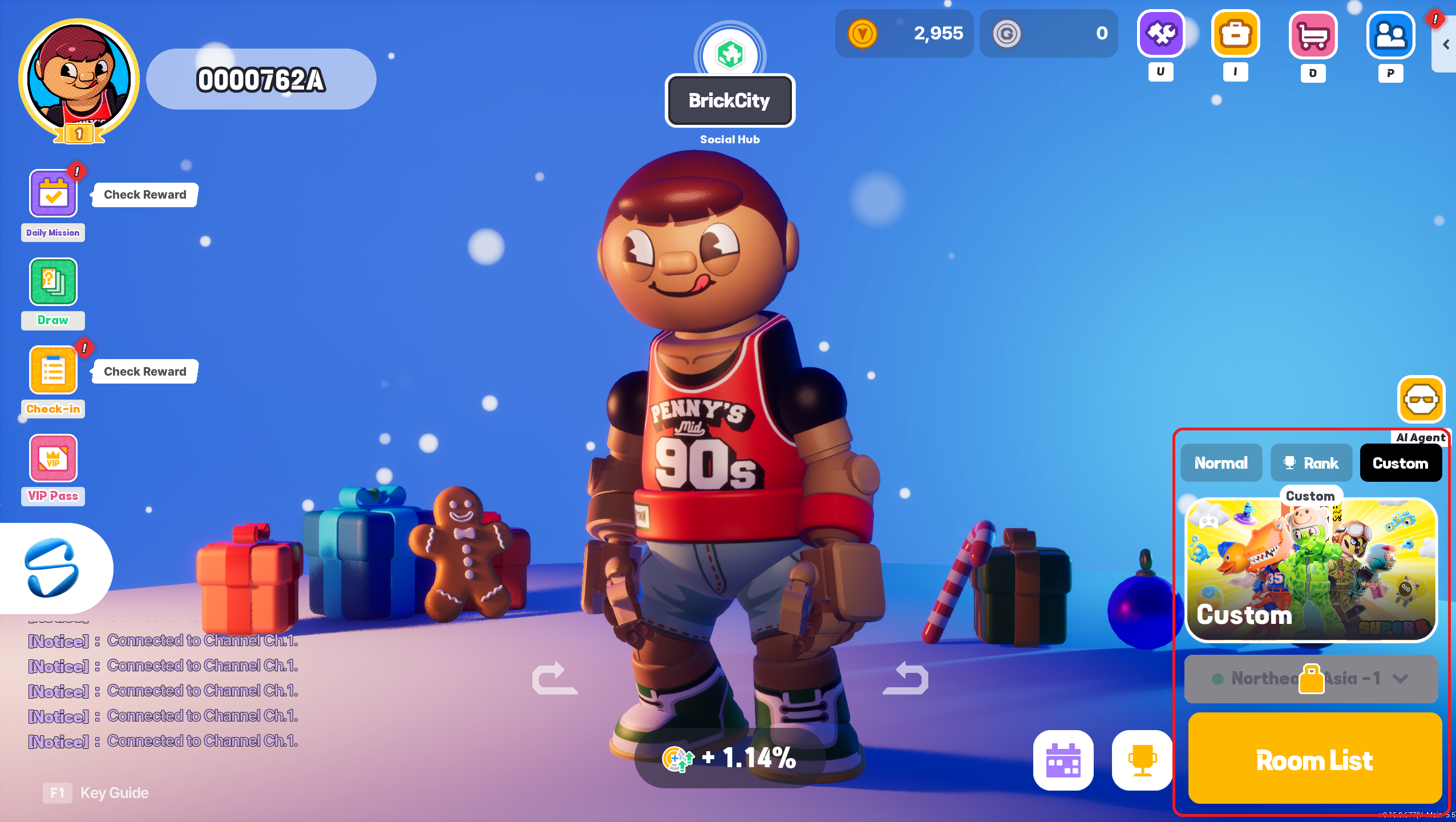Open the Northeast Asia server dropdown
This screenshot has height=822, width=1456.
click(1311, 678)
